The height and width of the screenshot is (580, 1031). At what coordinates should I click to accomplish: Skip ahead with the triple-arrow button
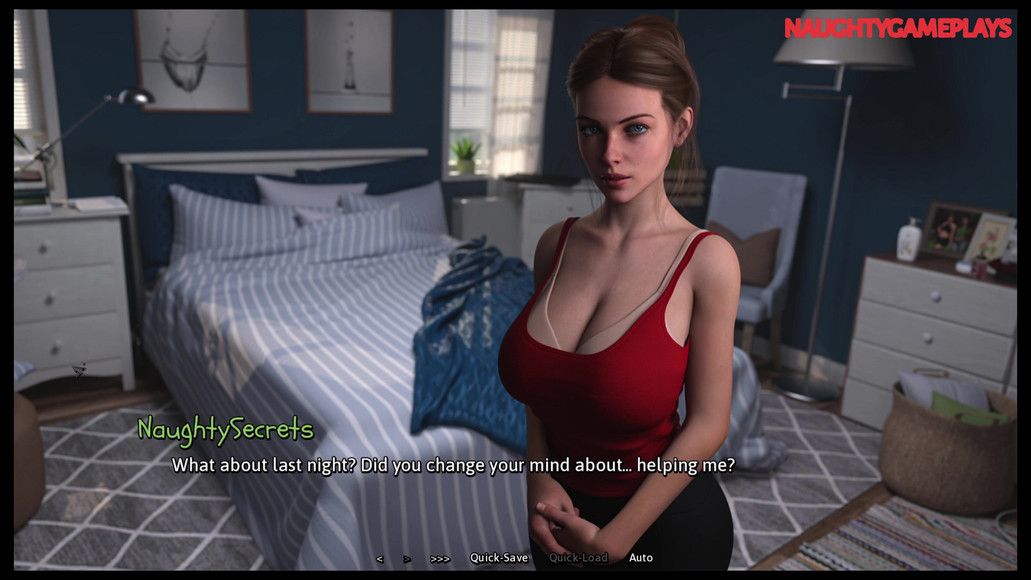coord(440,559)
